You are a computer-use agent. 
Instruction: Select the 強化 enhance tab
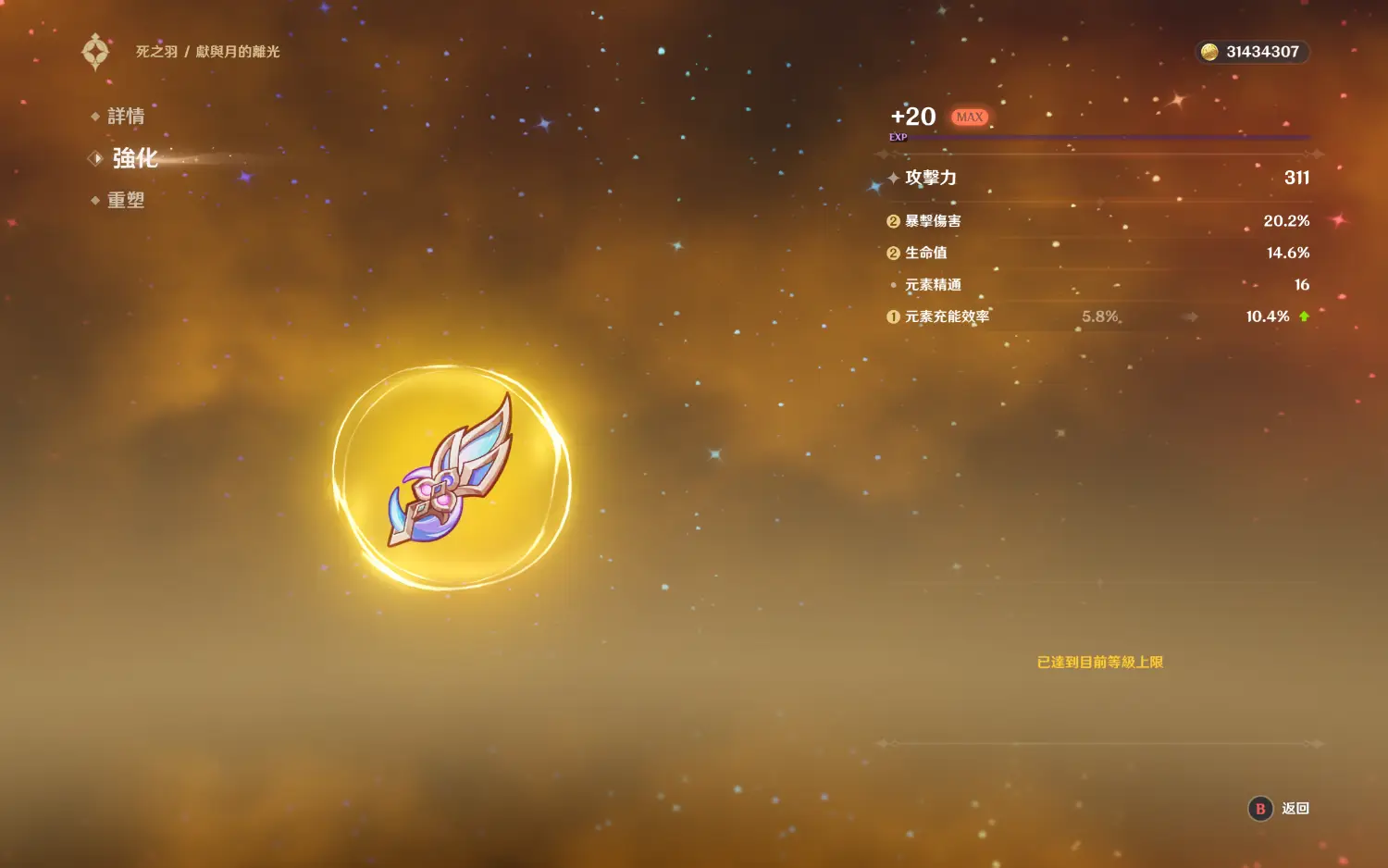pos(134,158)
